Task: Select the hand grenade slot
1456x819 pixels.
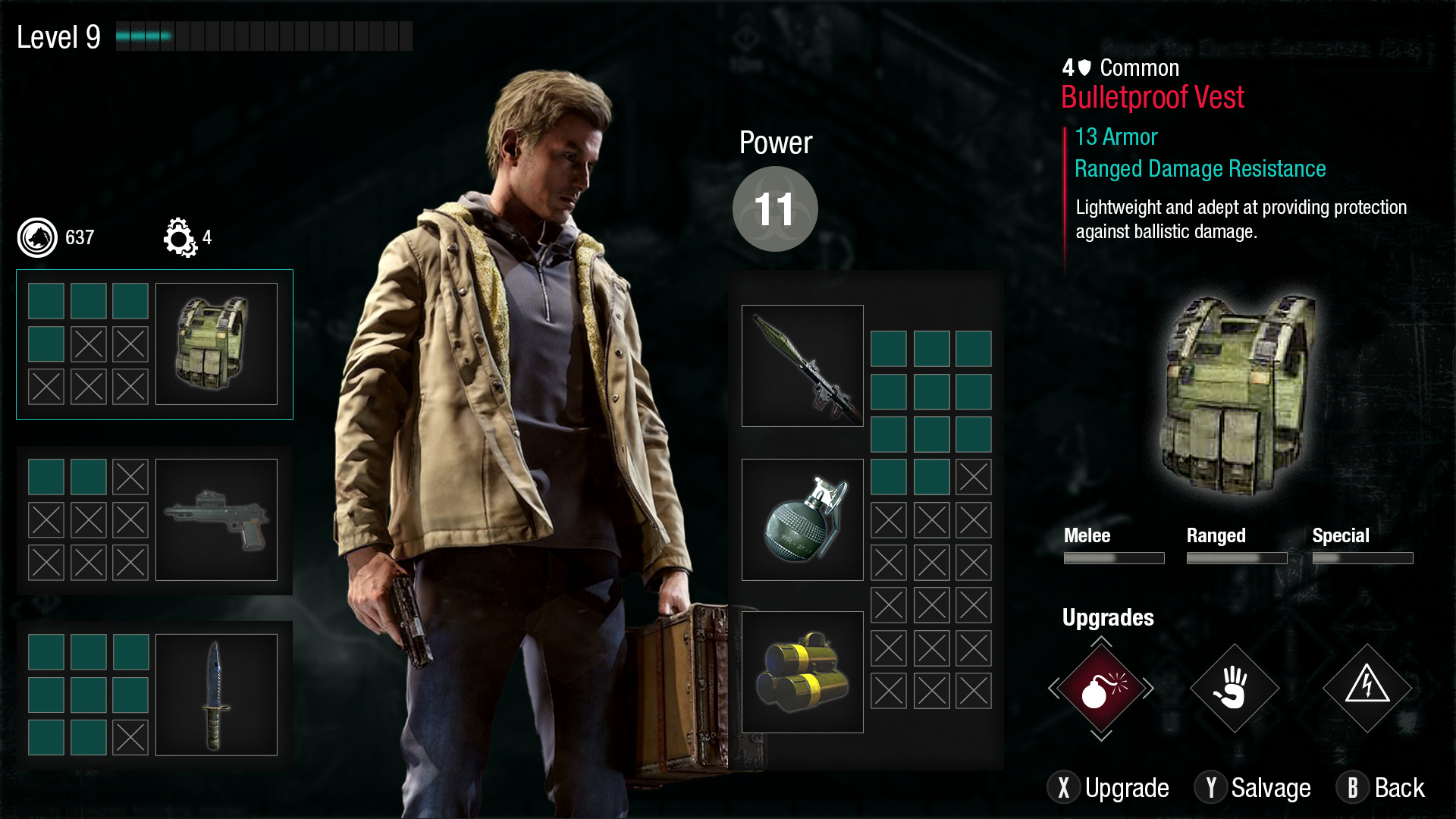Action: coord(802,519)
